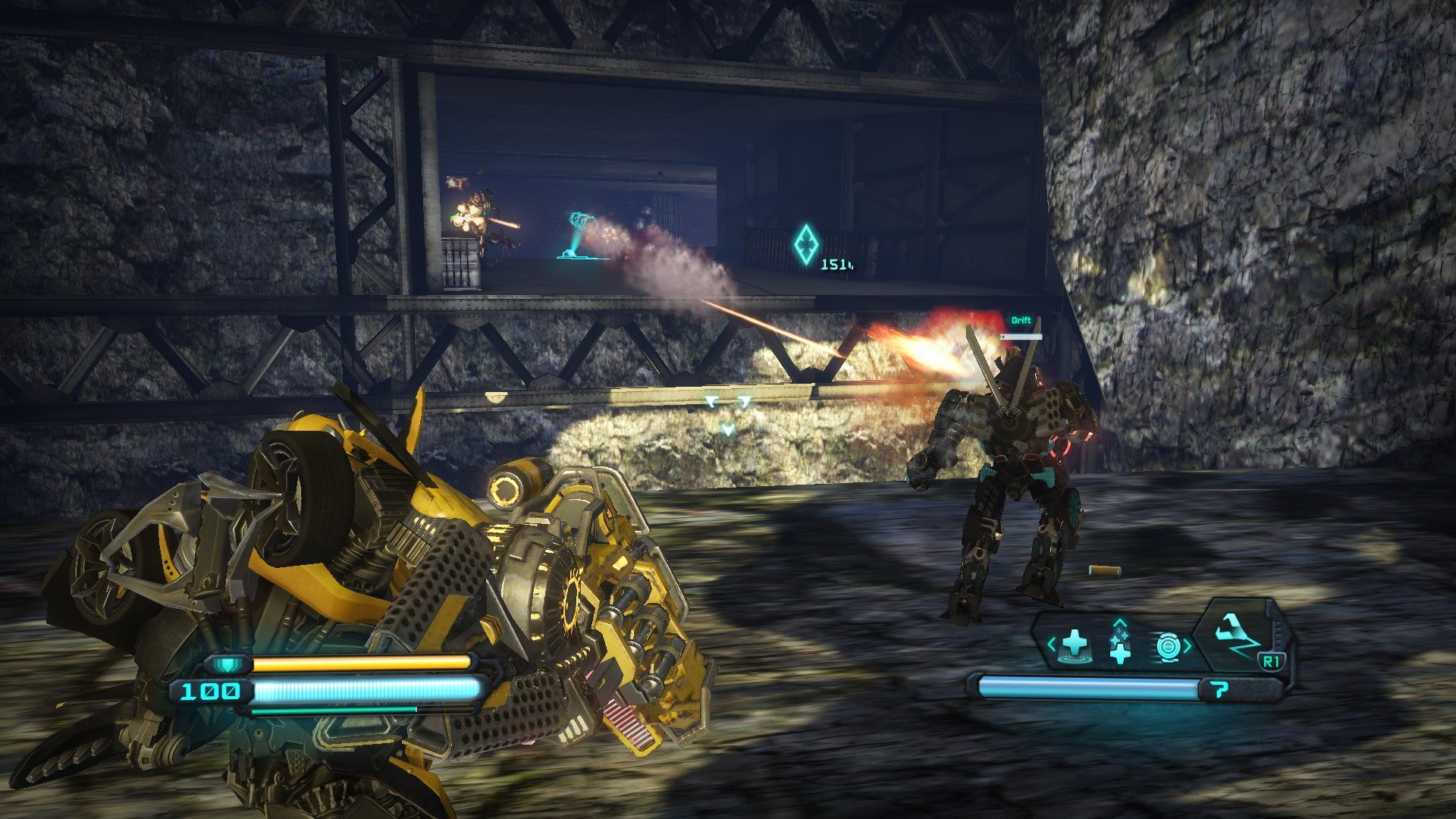Viewport: 1456px width, 819px height.
Task: Select the healing beacon T.E.C.H. icon
Action: click(x=1075, y=644)
